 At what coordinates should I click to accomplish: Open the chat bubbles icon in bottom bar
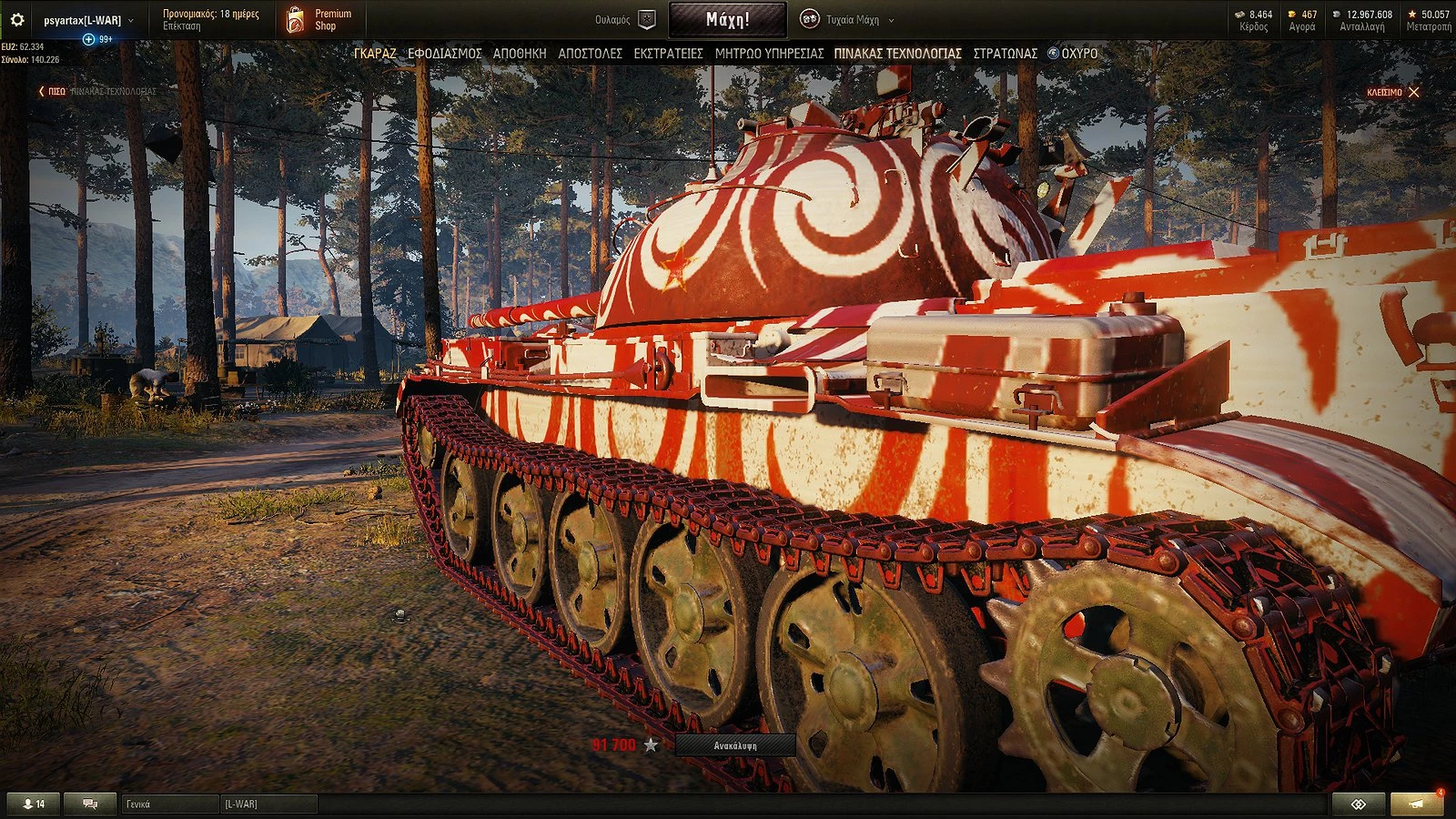point(88,804)
